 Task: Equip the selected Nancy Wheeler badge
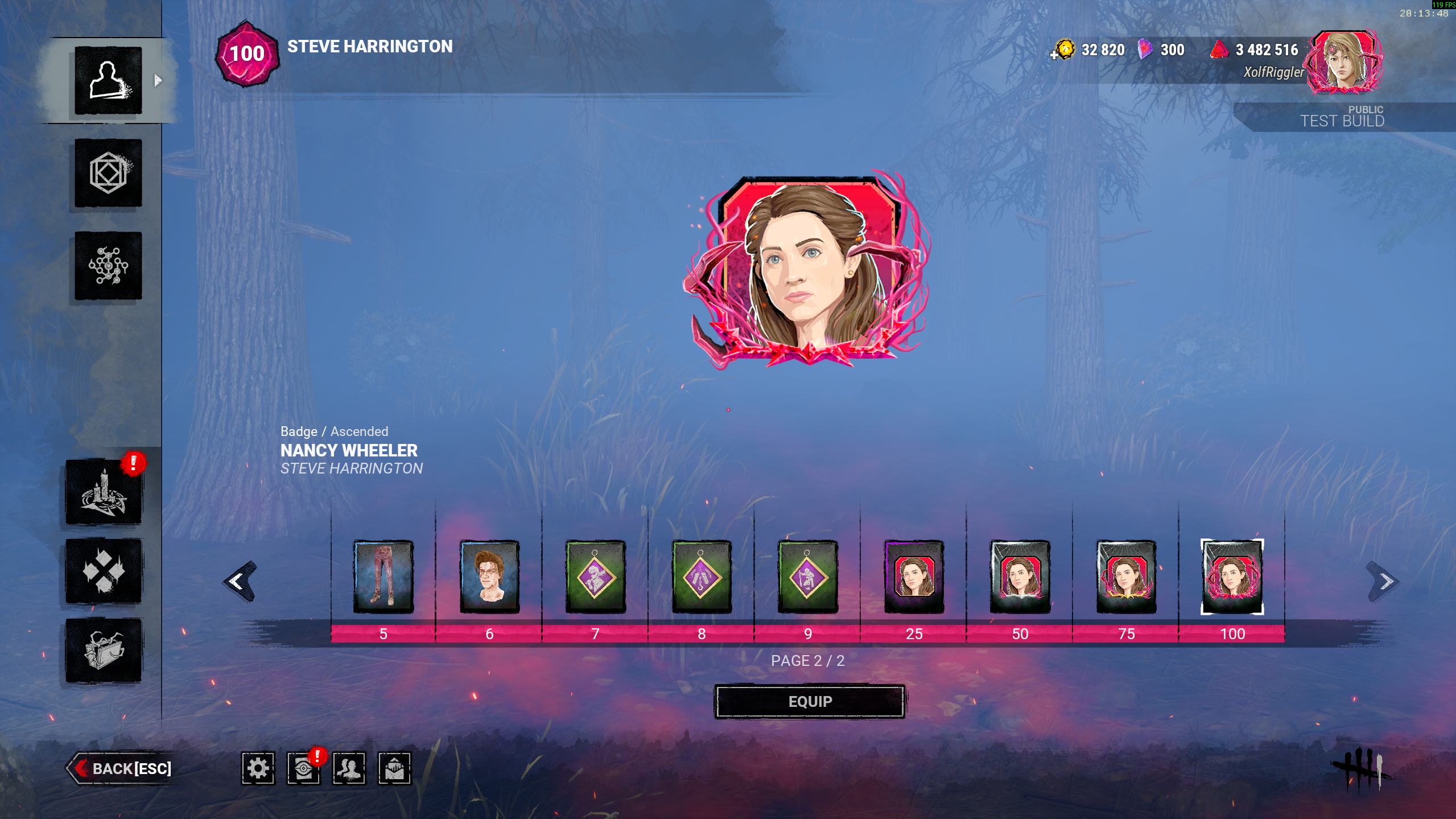810,701
